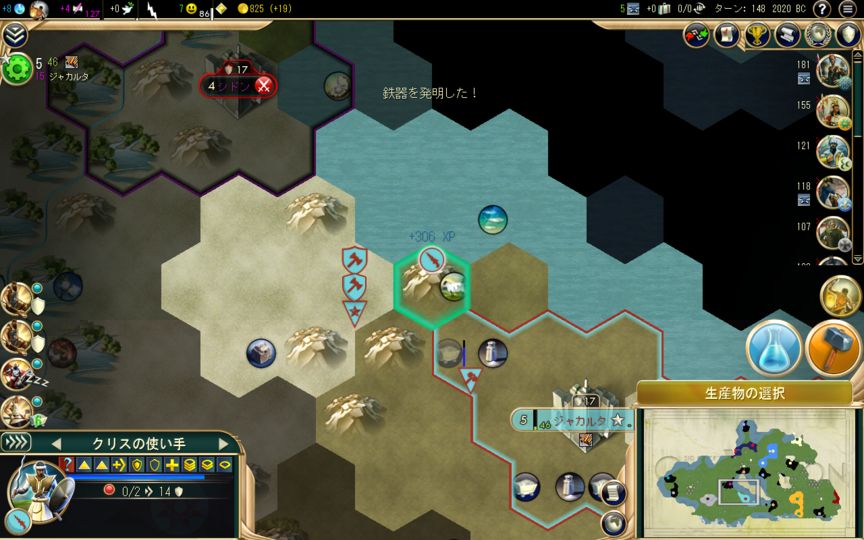The width and height of the screenshot is (864, 540).
Task: Open the red and green arrows advisor icon
Action: click(x=697, y=35)
